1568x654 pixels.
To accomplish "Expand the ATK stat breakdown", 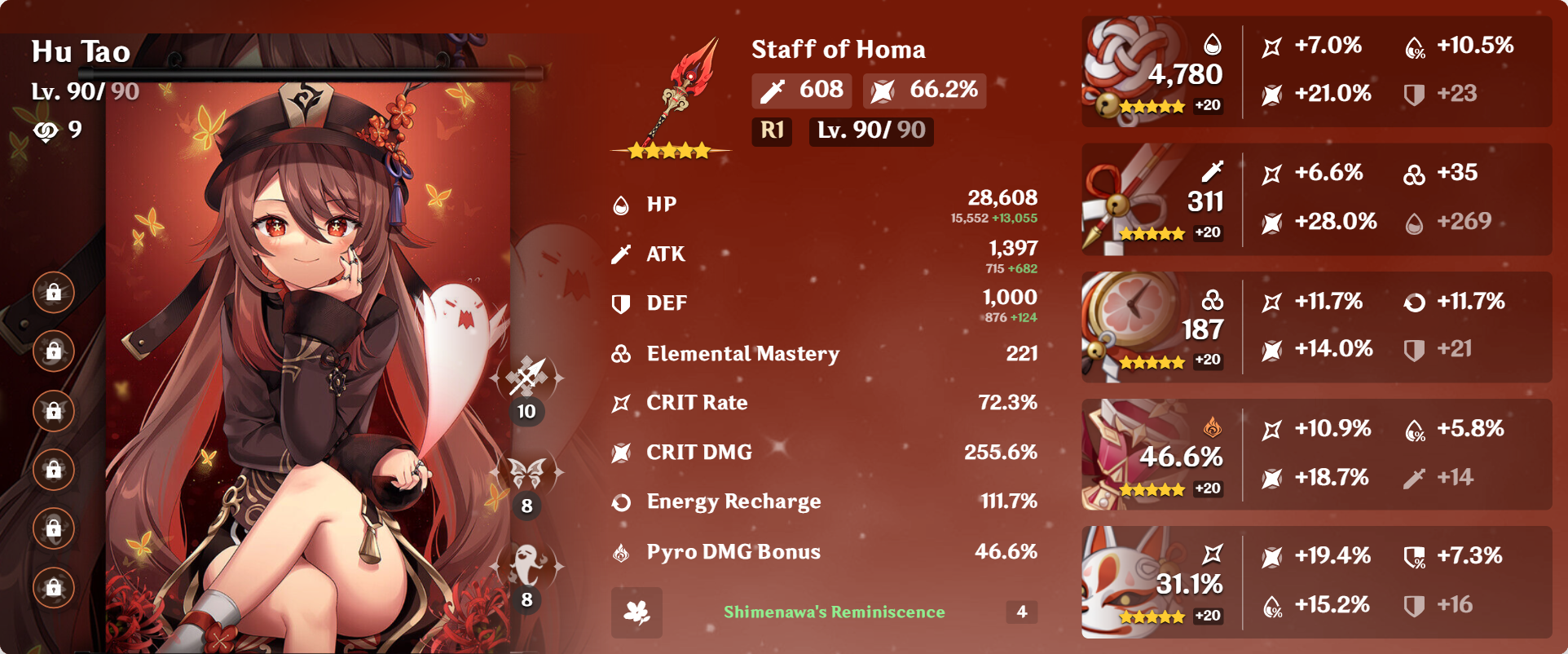I will pos(823,254).
